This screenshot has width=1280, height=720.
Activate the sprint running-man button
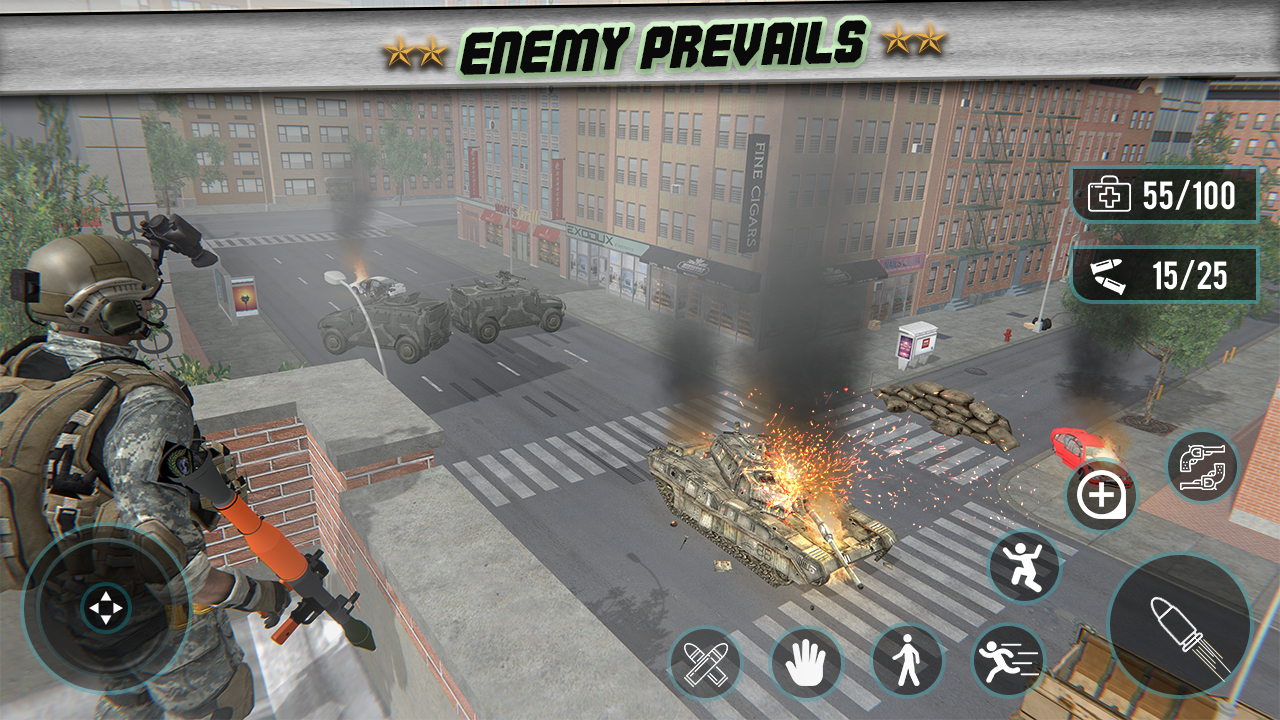[1007, 660]
